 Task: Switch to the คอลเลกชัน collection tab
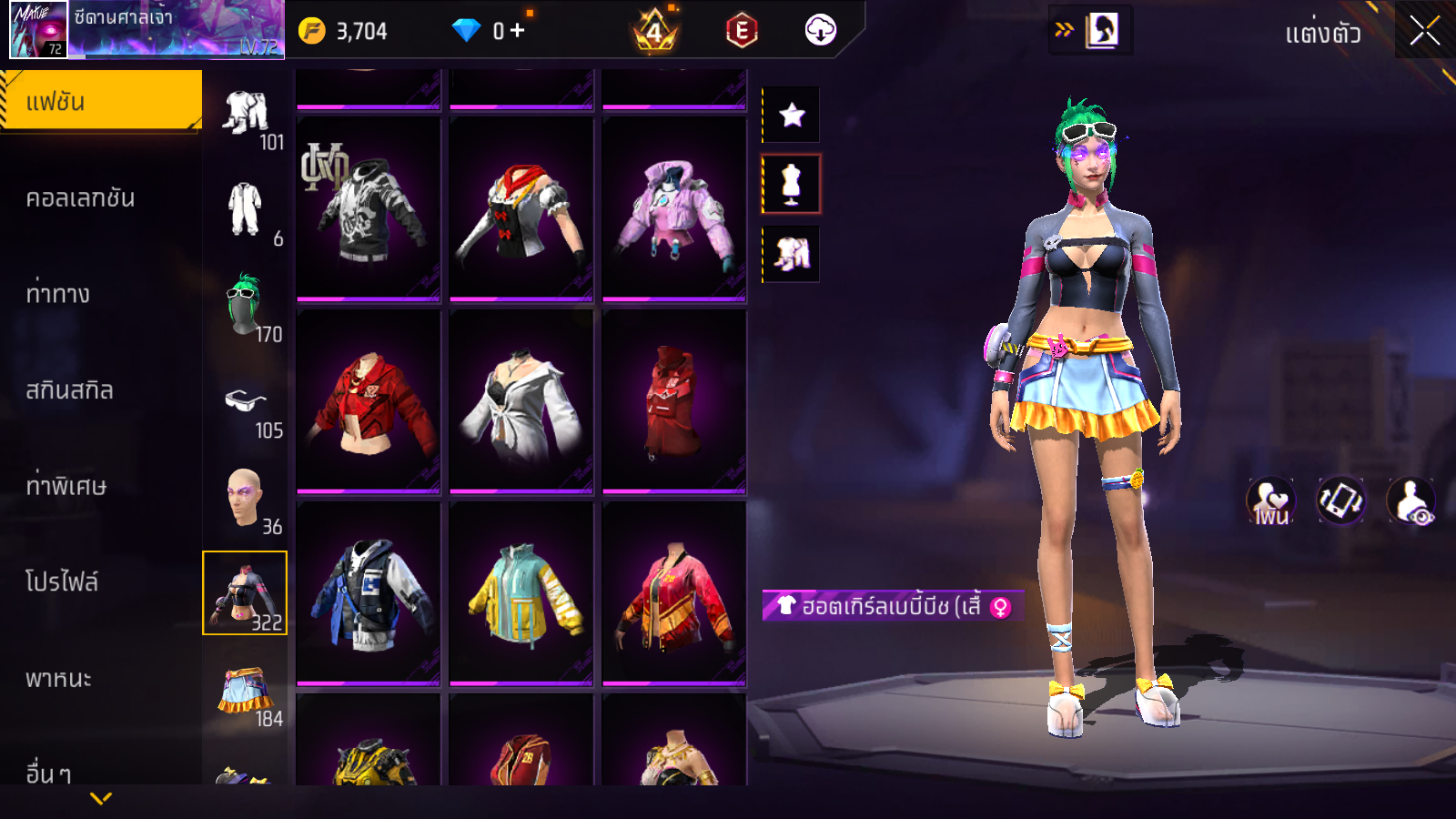[81, 198]
